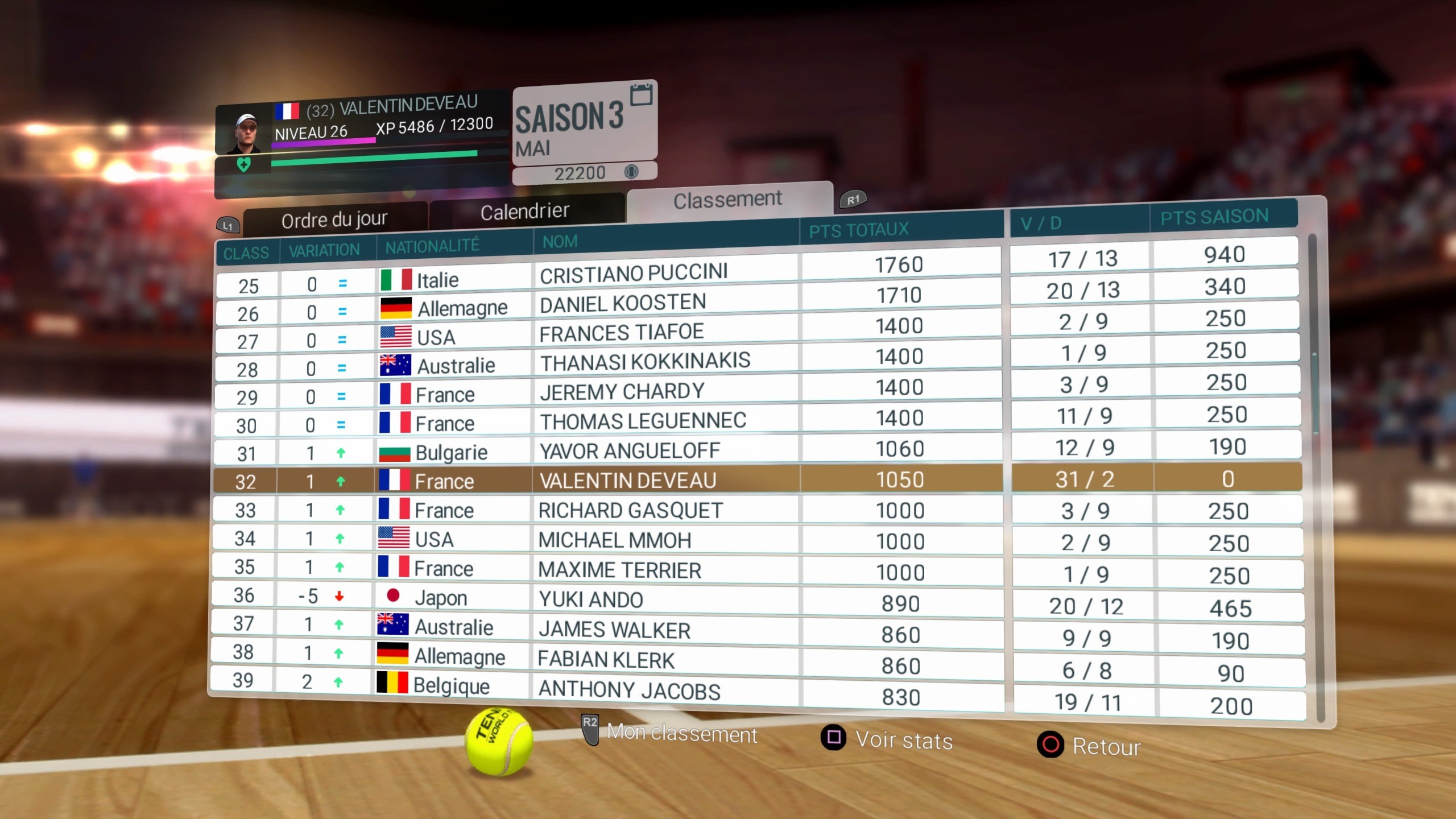Switch to the Calendrier tab
This screenshot has height=819, width=1456.
click(524, 210)
